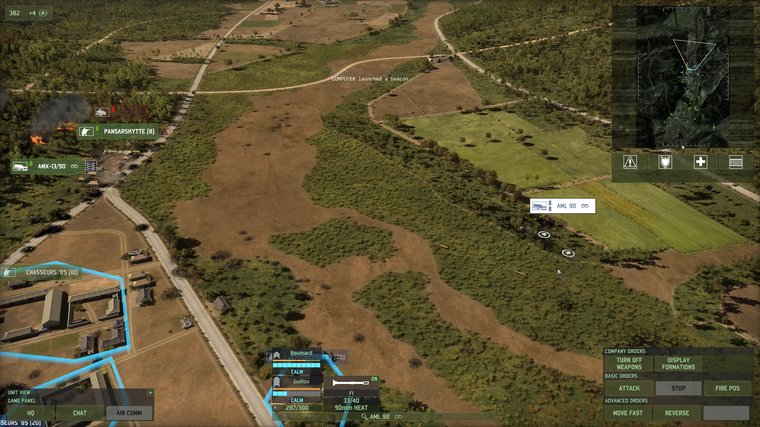Screen dimensions: 760x427
Task: Order the unit to Move Fast
Action: [629, 413]
